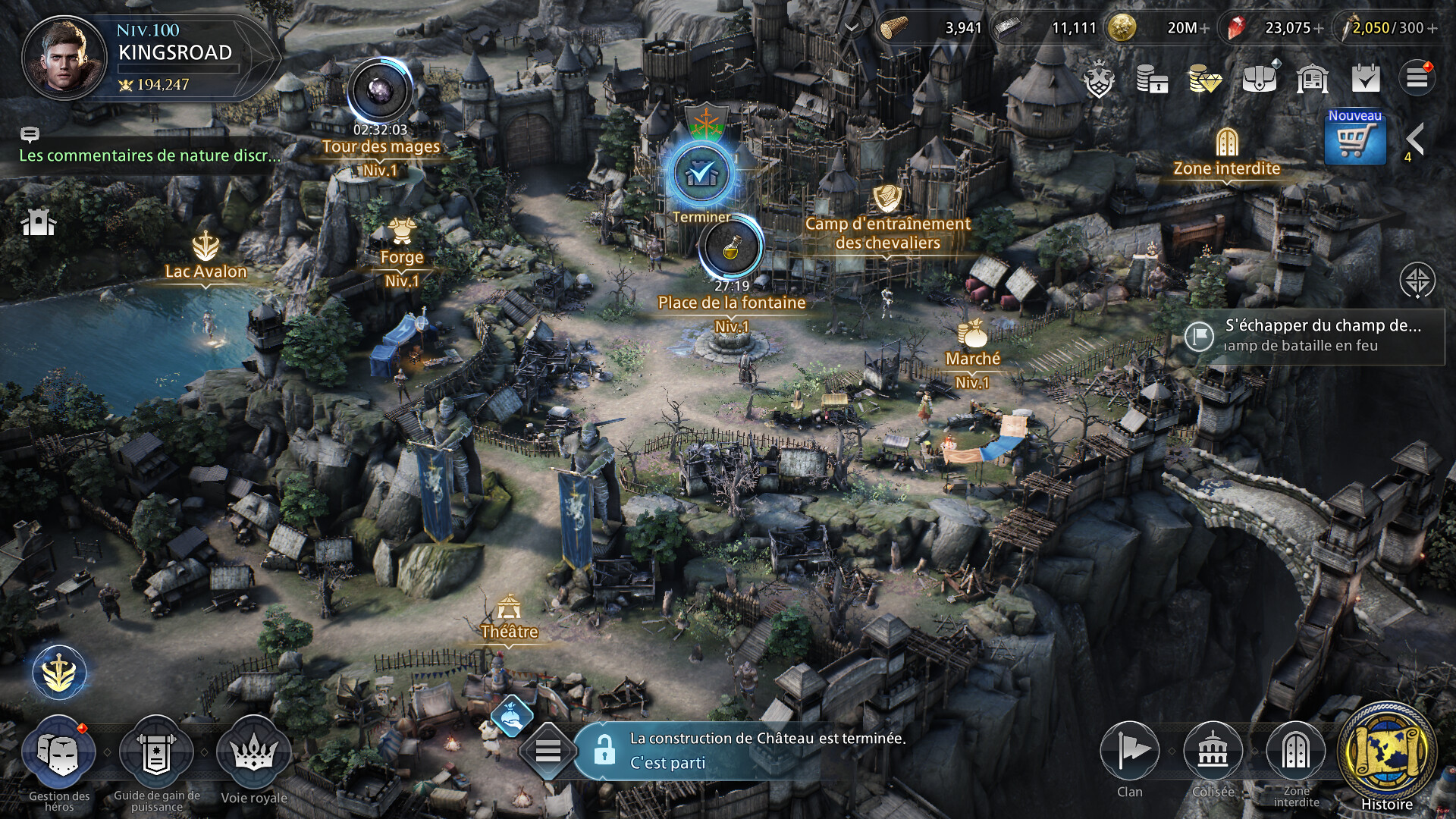The image size is (1456, 819).
Task: Open the hamburger main menu icon
Action: point(1417,78)
